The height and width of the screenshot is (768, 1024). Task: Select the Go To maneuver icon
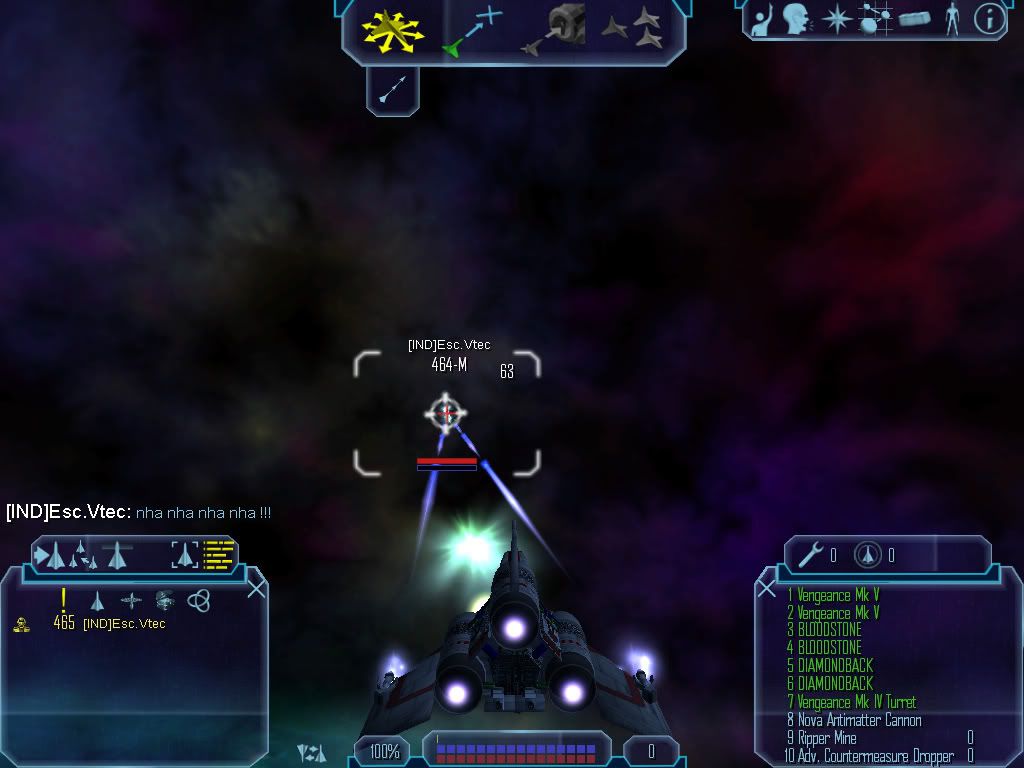point(471,30)
